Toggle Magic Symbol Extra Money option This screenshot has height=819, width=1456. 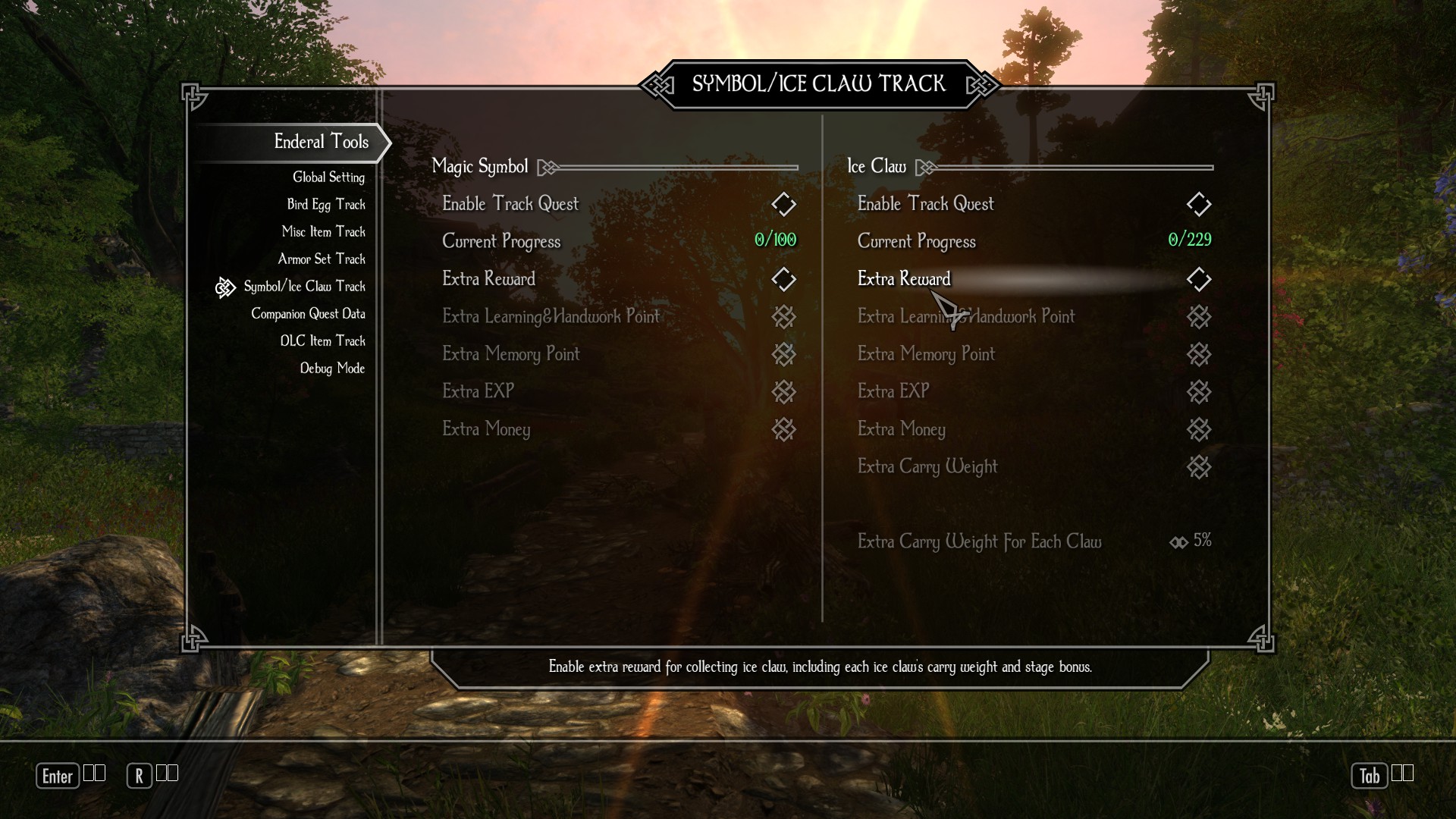coord(783,429)
